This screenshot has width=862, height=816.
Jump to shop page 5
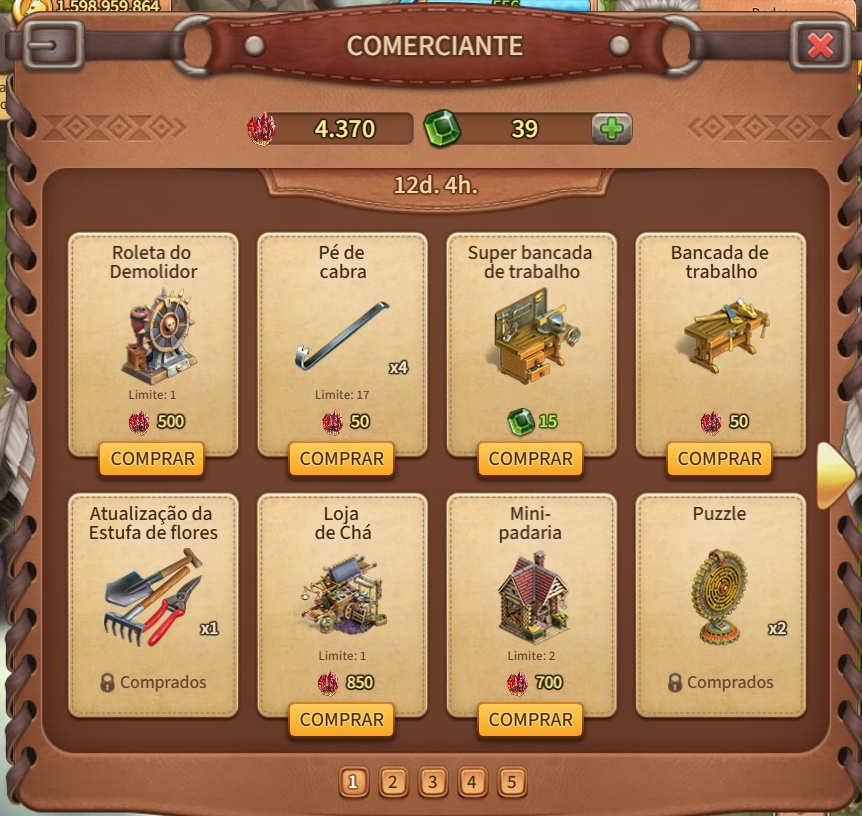tap(510, 782)
